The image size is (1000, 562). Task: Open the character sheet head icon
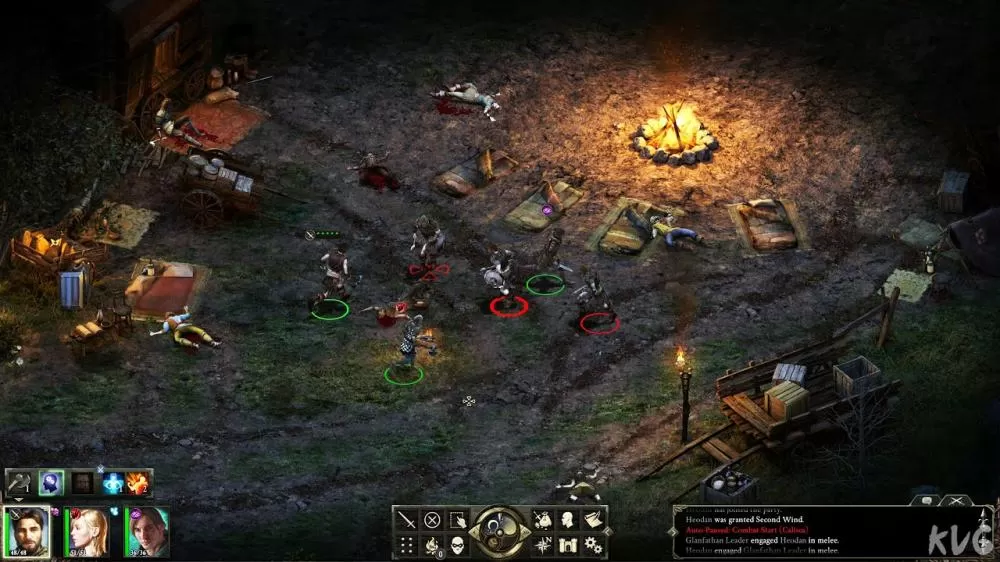point(568,519)
